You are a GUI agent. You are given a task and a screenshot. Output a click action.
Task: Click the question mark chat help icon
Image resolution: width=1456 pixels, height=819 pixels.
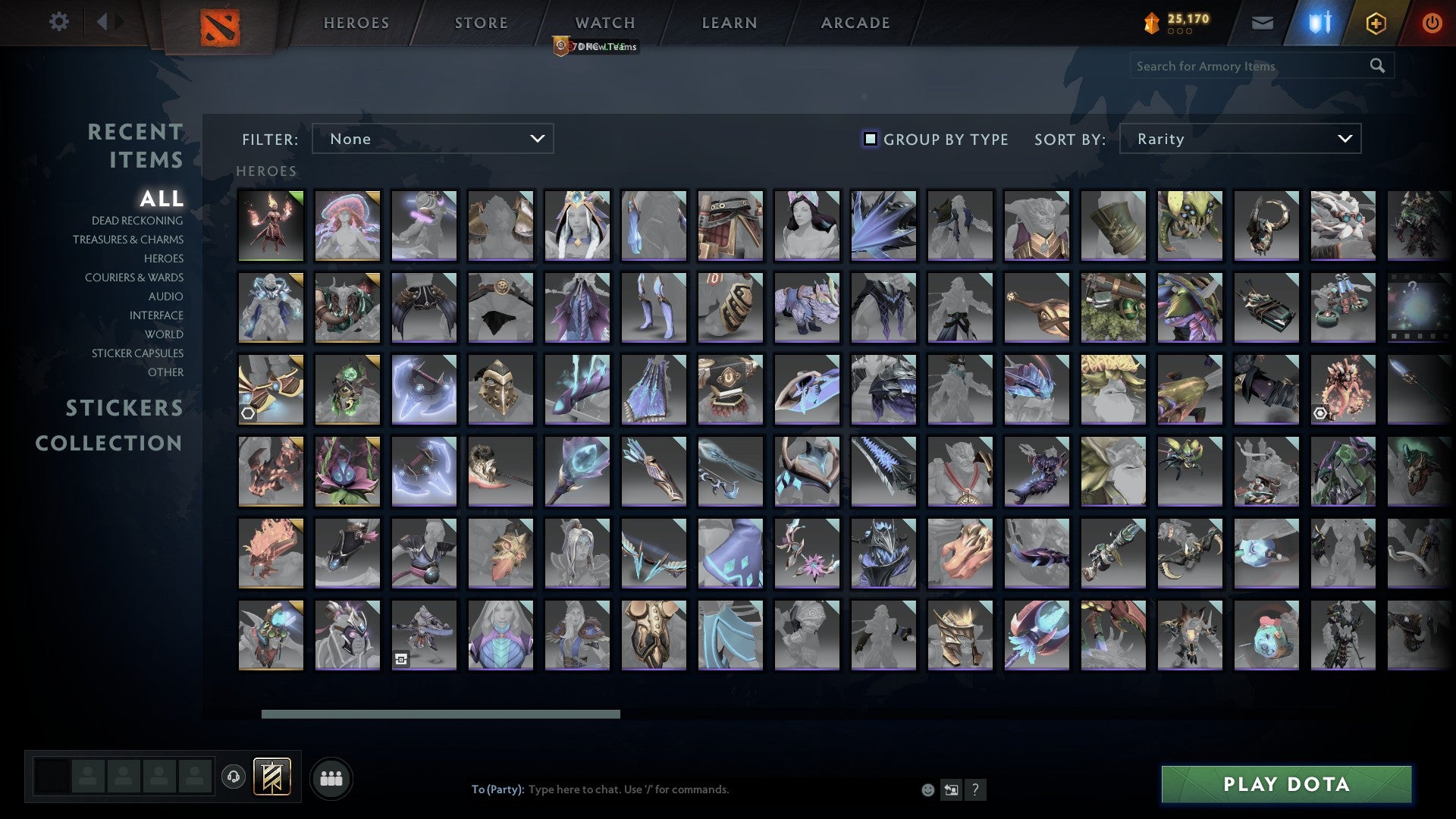point(976,789)
